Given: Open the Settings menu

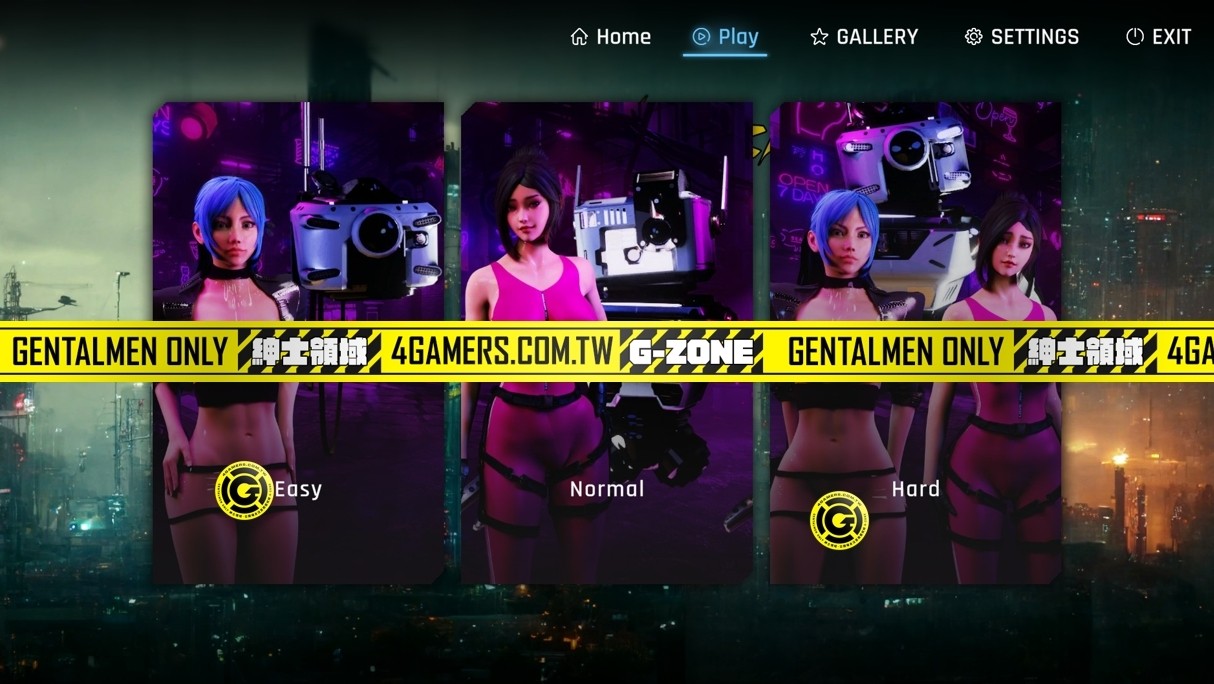Looking at the screenshot, I should (x=1021, y=37).
